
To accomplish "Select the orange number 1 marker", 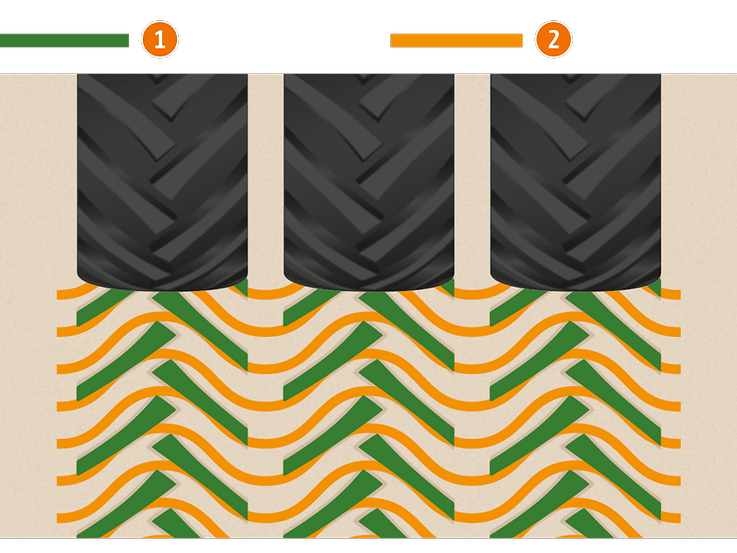I will (160, 40).
